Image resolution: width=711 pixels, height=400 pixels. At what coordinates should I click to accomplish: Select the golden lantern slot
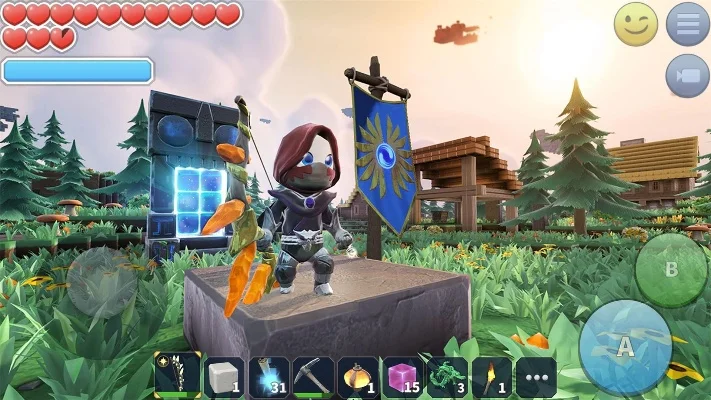coord(358,377)
